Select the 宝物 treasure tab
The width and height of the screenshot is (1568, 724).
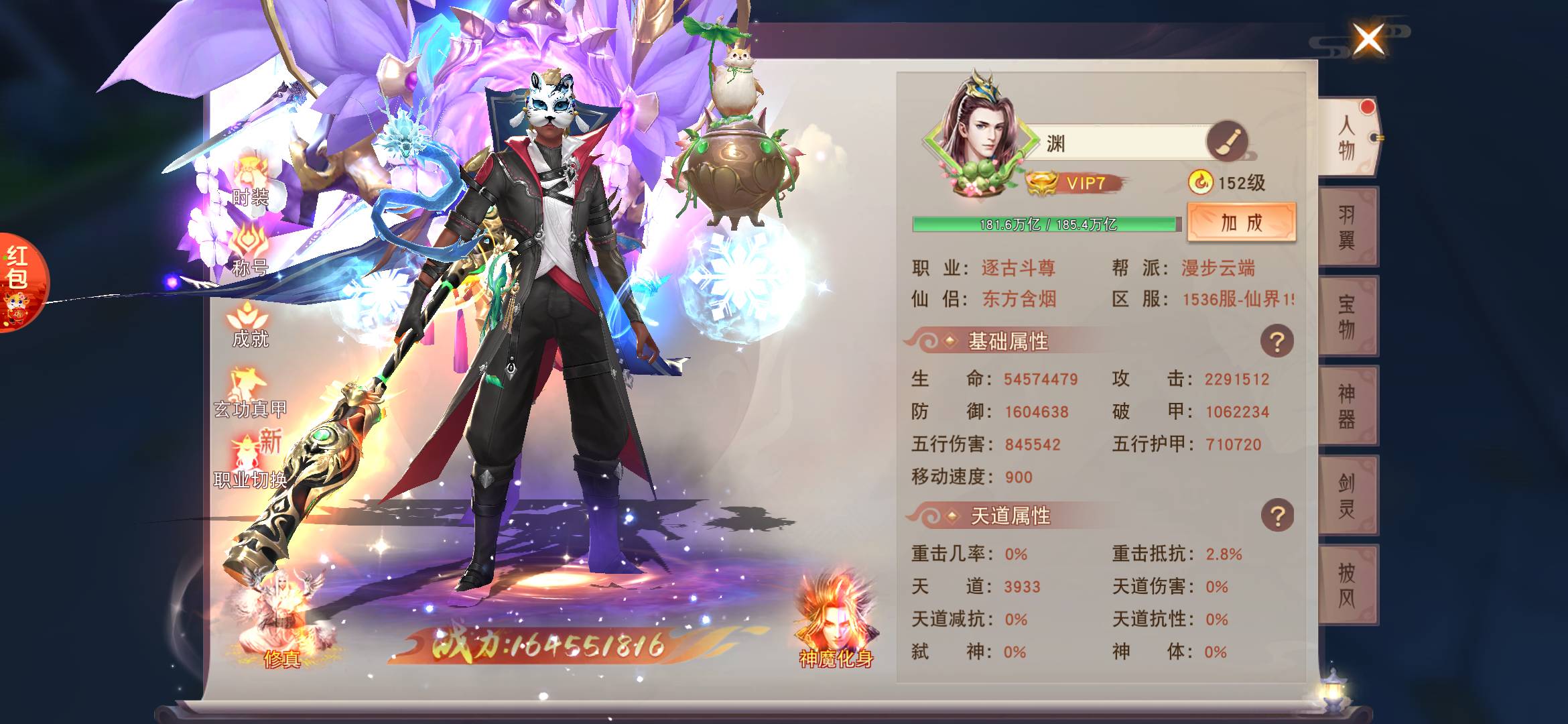click(x=1348, y=316)
